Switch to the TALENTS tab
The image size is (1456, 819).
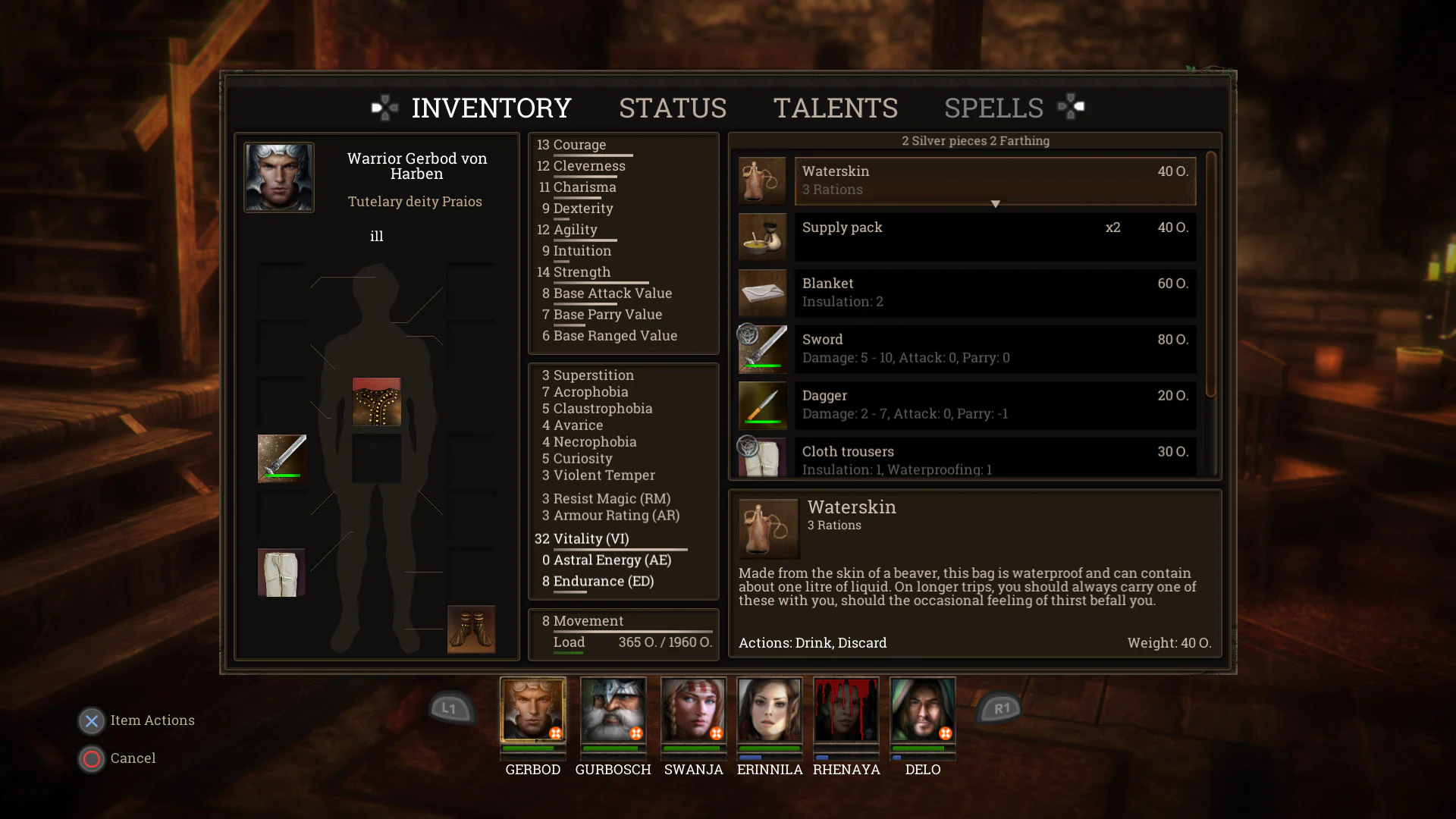pos(836,108)
